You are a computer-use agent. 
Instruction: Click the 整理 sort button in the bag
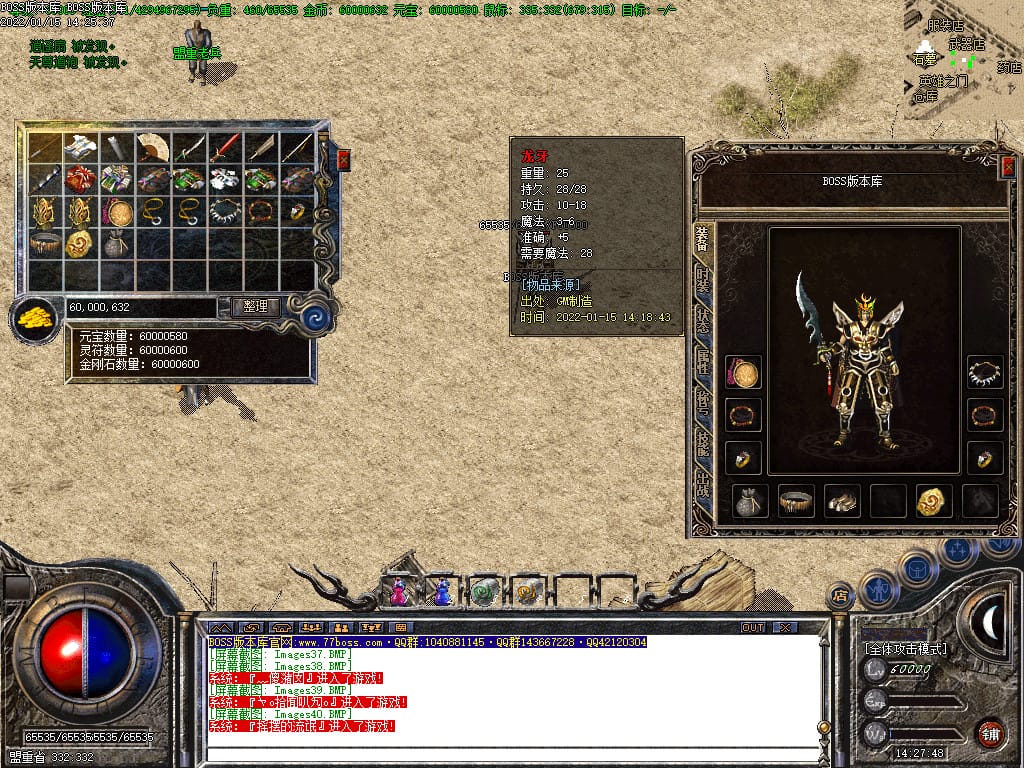255,307
